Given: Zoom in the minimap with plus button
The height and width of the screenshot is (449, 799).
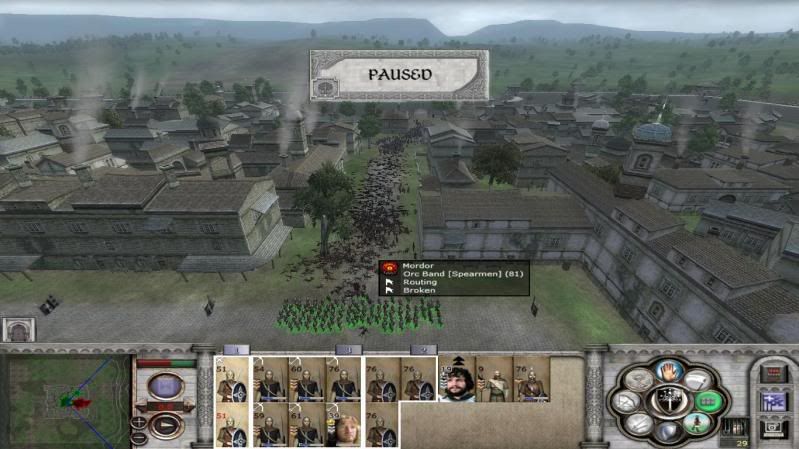Looking at the screenshot, I should coord(139,421).
